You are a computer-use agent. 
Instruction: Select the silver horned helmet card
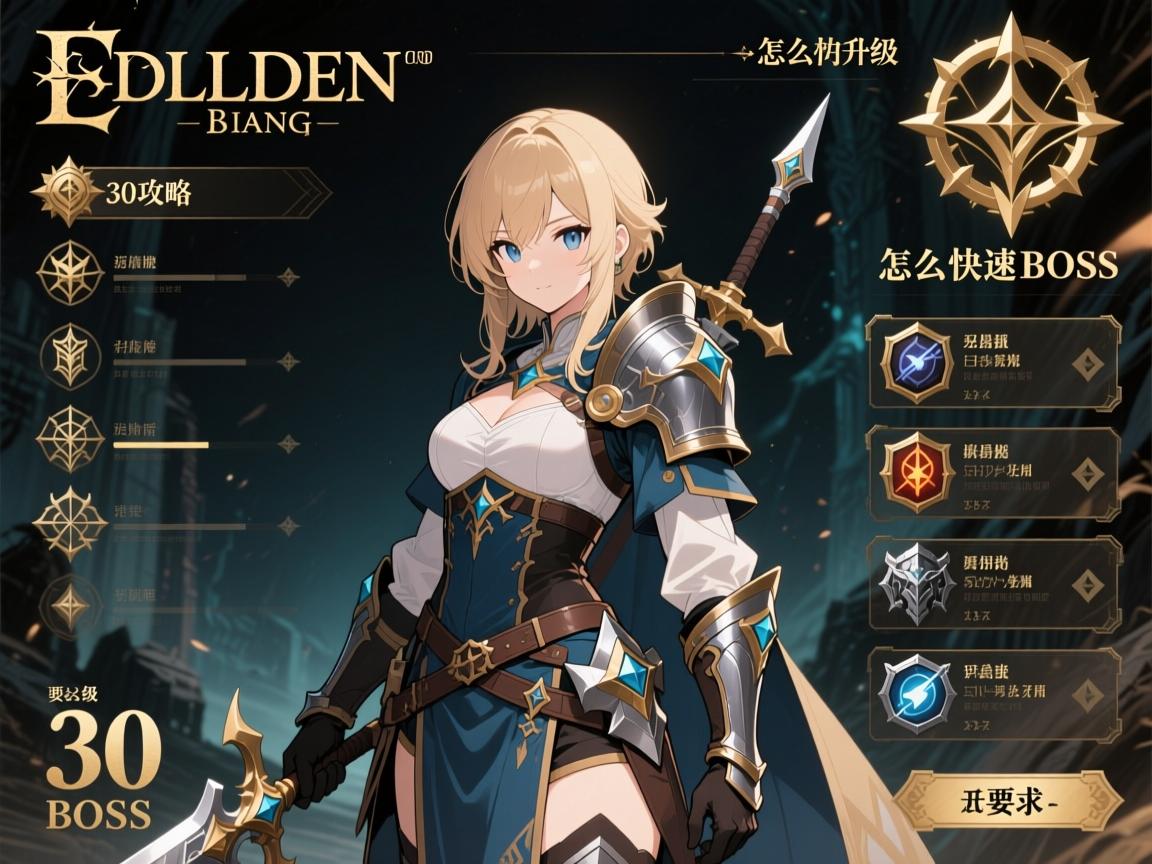tap(994, 584)
